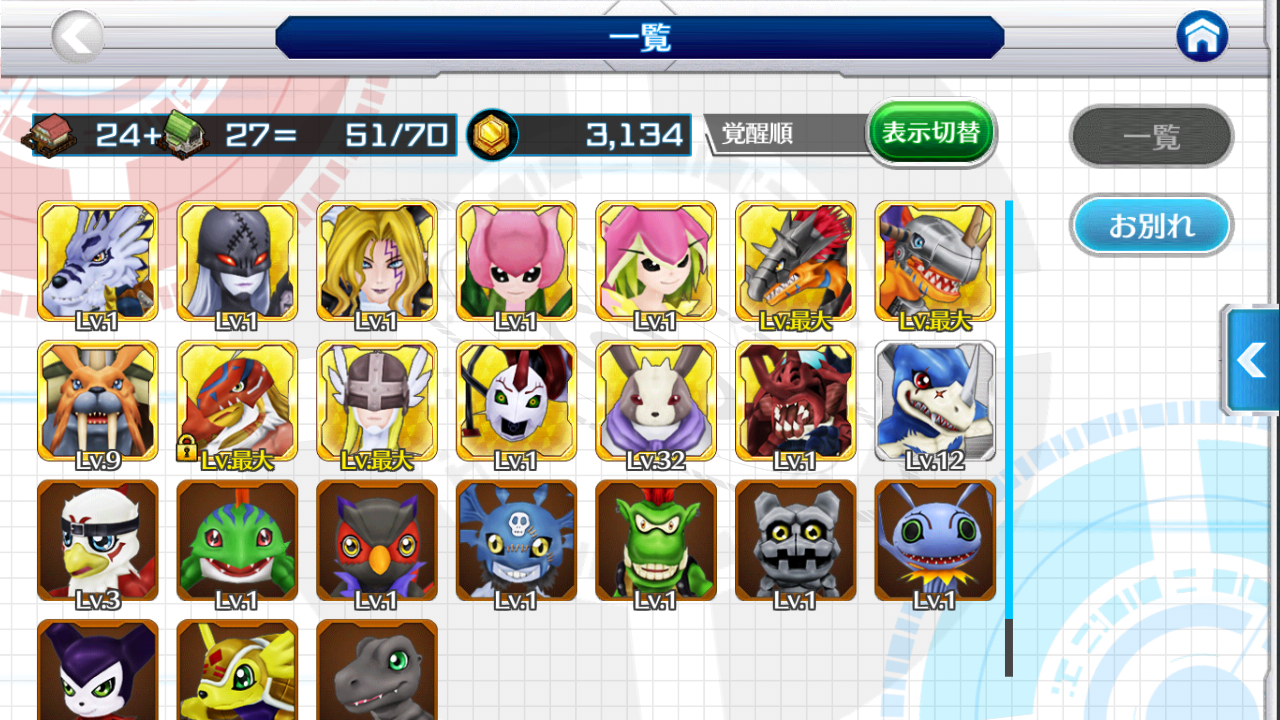1280x720 pixels.
Task: Choose the winged helmet angel Digimon
Action: 377,401
